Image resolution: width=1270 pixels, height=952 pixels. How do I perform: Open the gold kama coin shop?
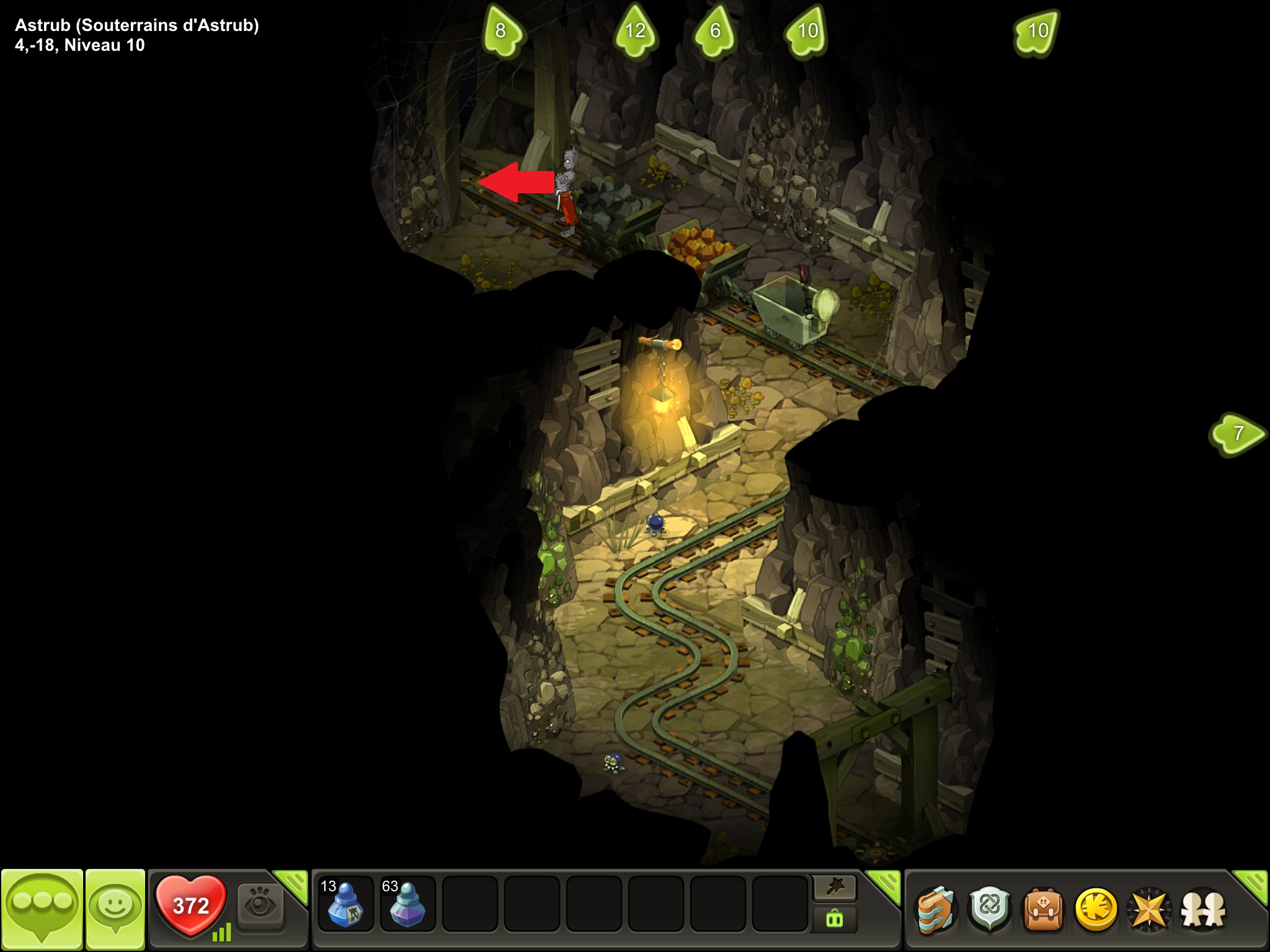click(1096, 910)
